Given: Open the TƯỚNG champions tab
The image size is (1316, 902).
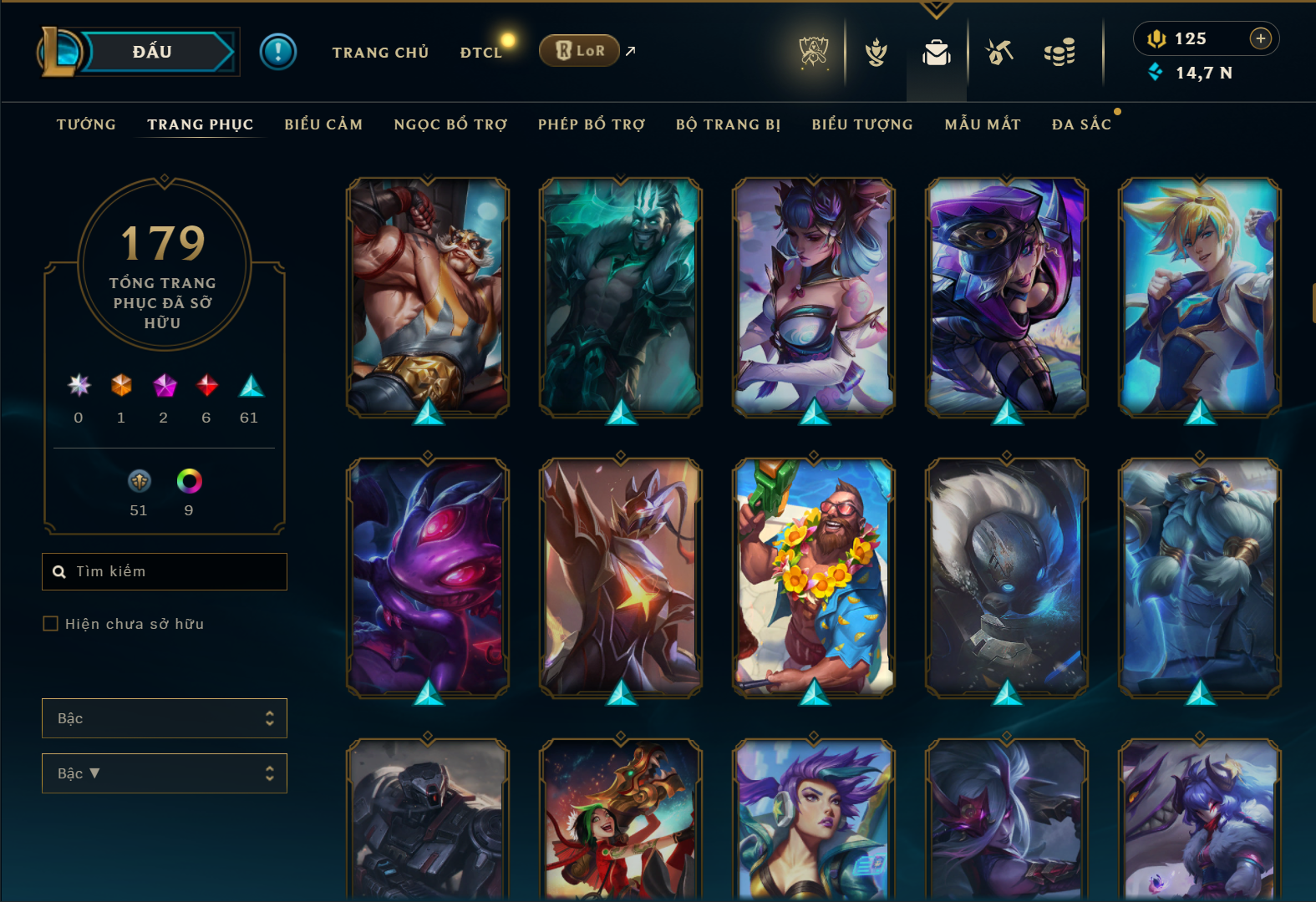Looking at the screenshot, I should [86, 124].
